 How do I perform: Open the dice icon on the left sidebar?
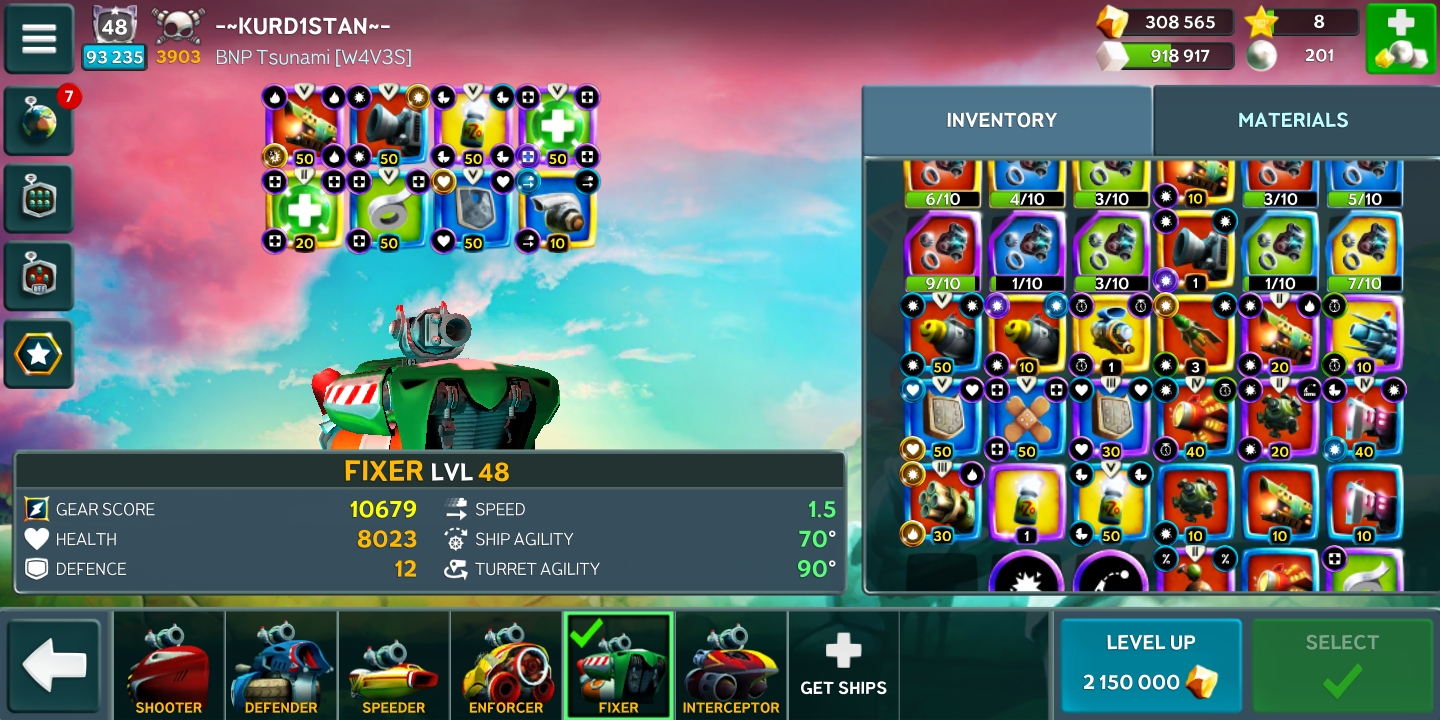point(39,199)
